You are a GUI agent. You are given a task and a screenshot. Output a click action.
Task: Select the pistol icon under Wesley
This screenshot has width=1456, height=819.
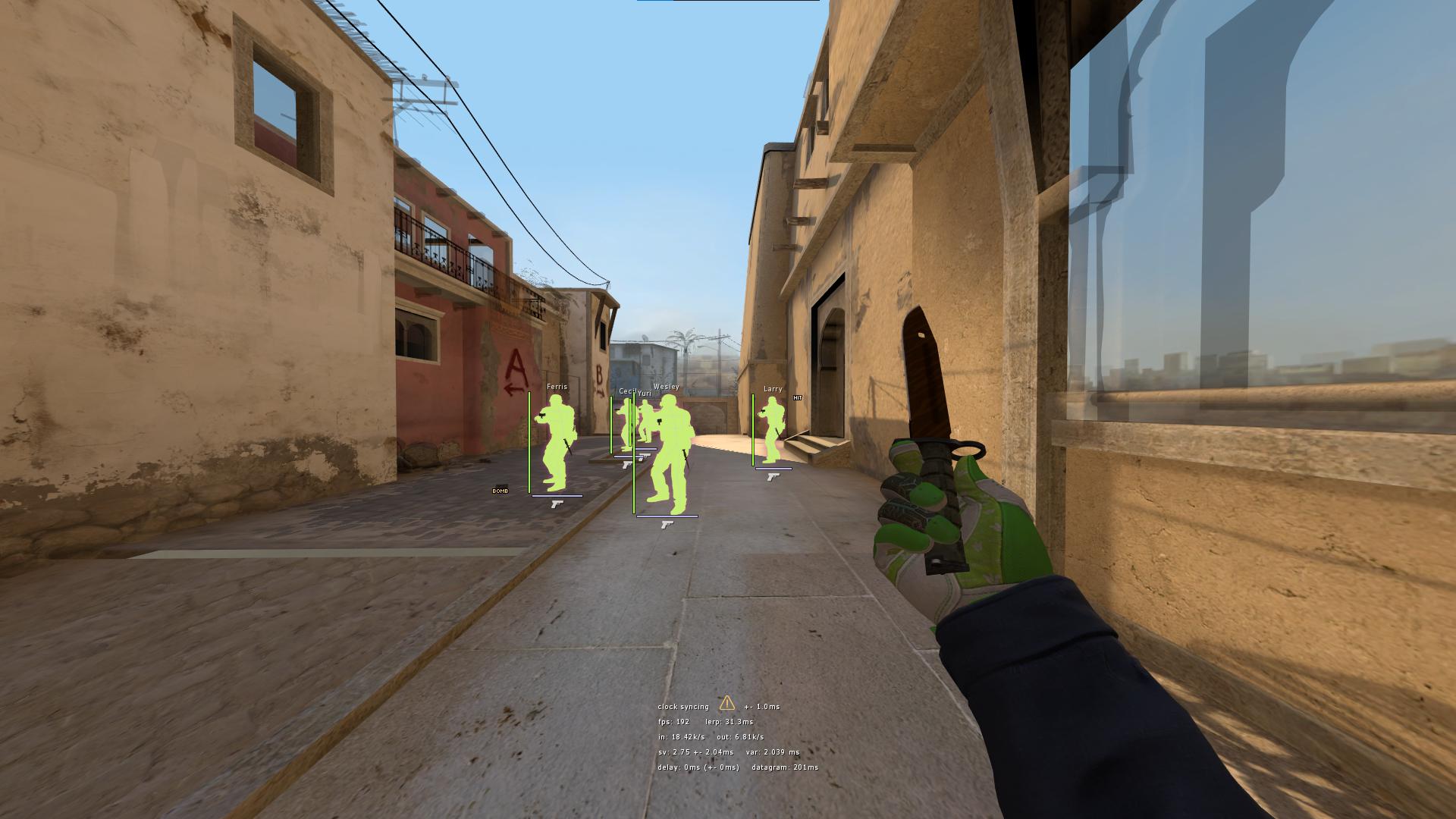[x=667, y=525]
